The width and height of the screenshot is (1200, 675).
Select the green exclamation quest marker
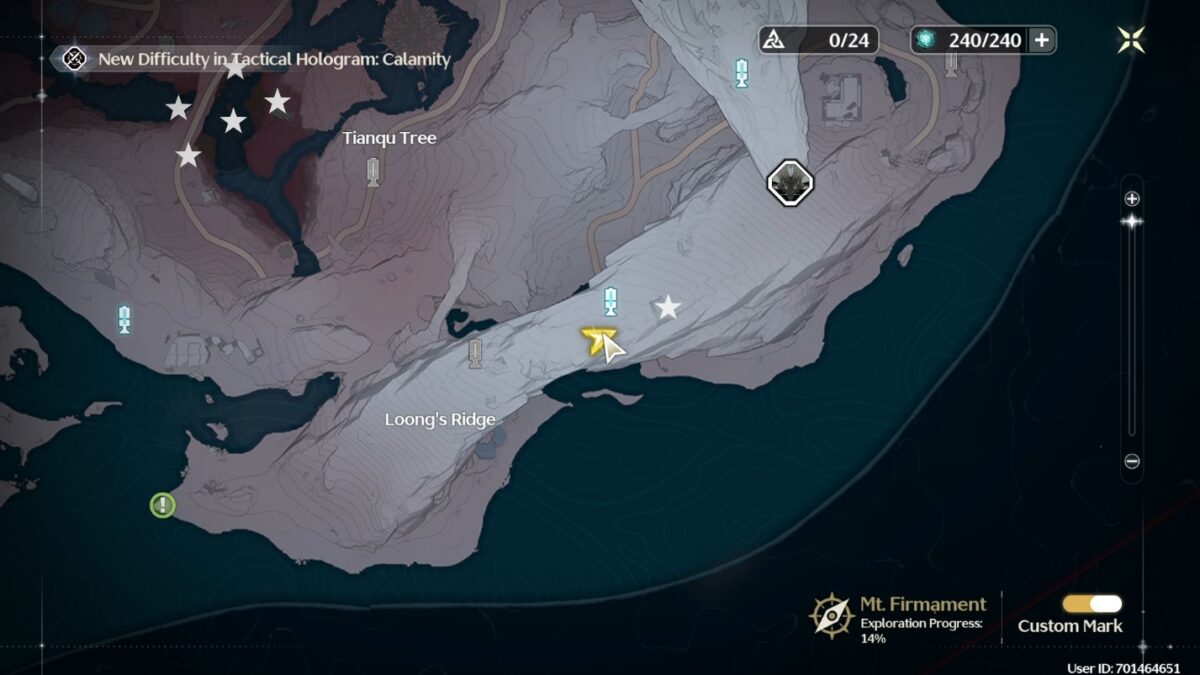162,505
